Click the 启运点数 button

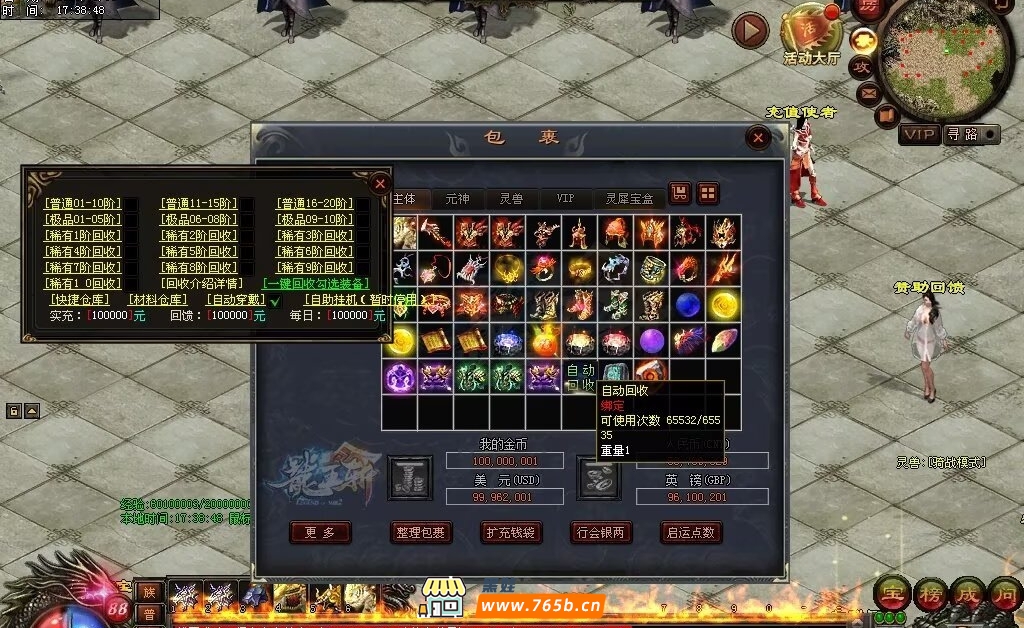[691, 533]
